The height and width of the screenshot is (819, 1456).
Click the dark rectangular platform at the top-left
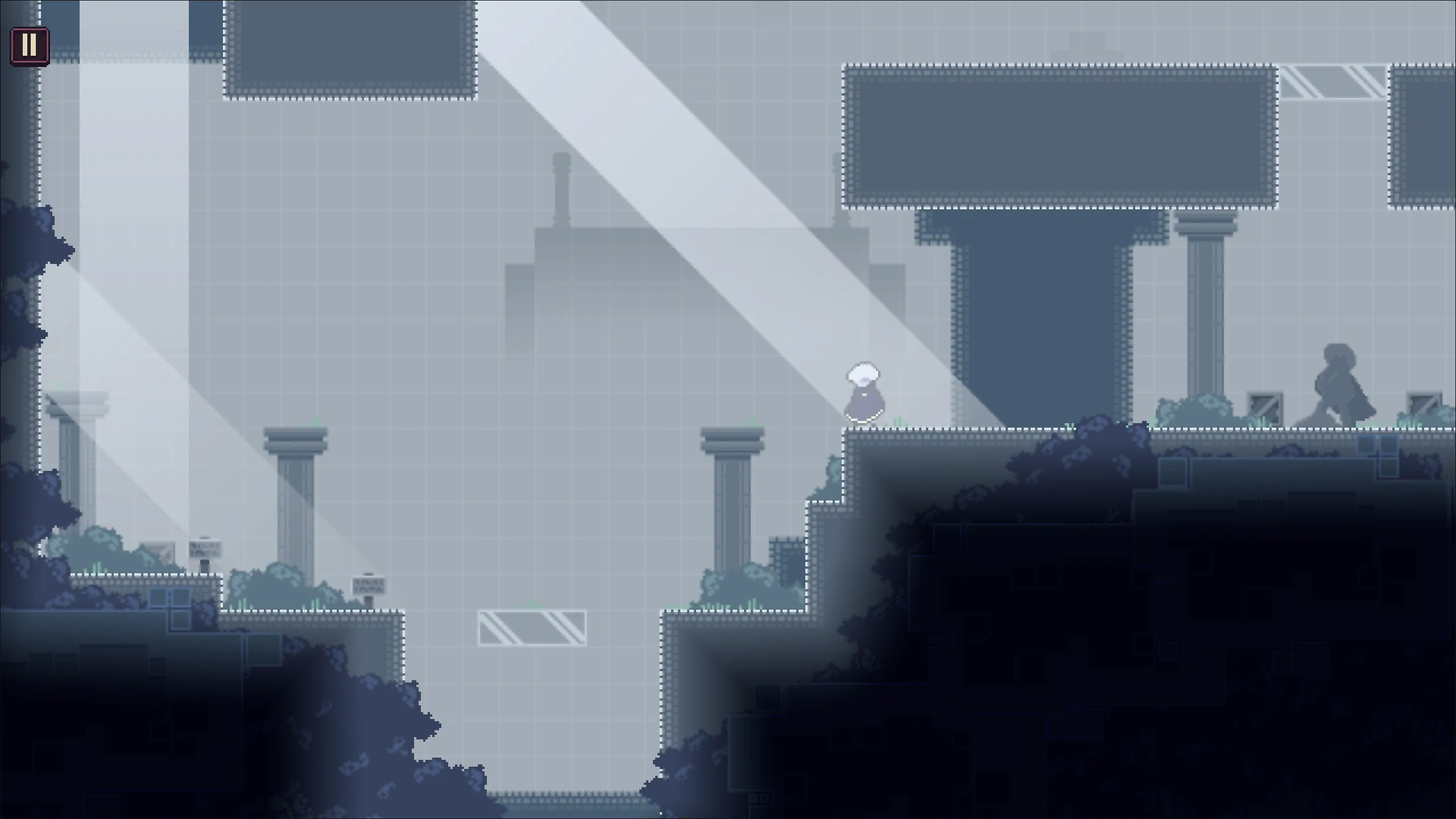(x=350, y=48)
